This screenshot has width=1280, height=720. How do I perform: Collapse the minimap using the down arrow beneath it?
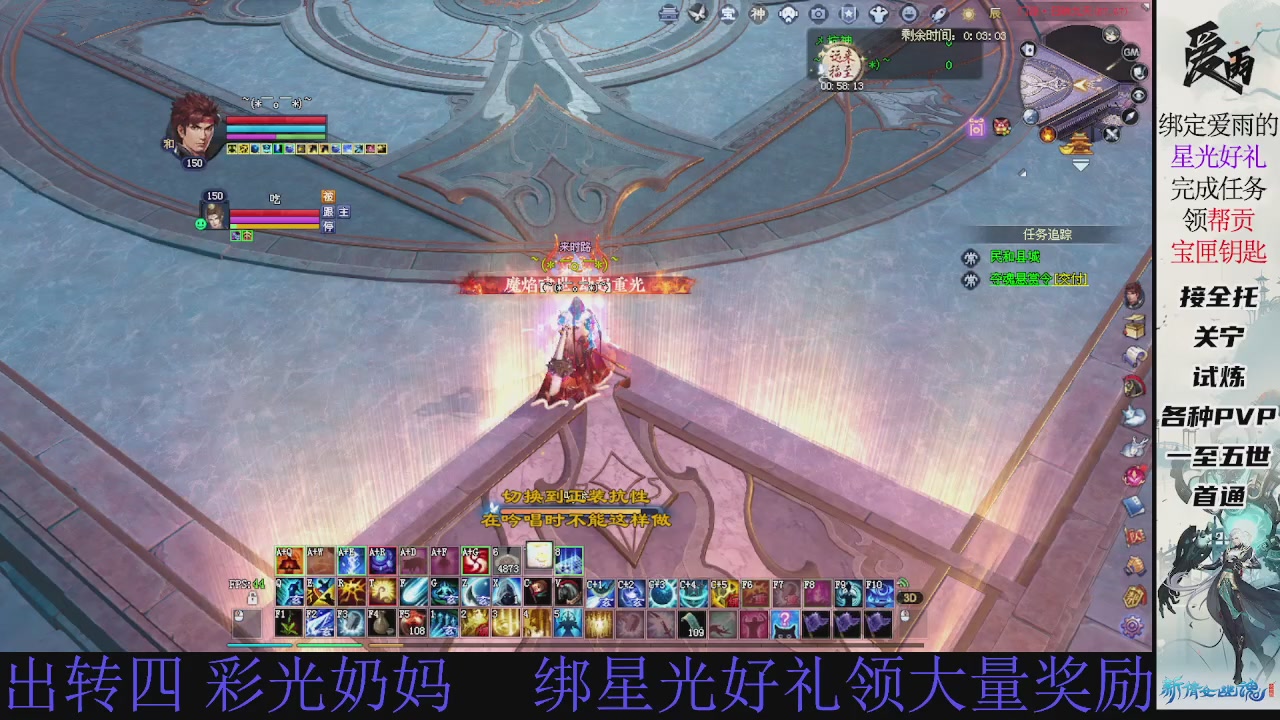(1080, 164)
